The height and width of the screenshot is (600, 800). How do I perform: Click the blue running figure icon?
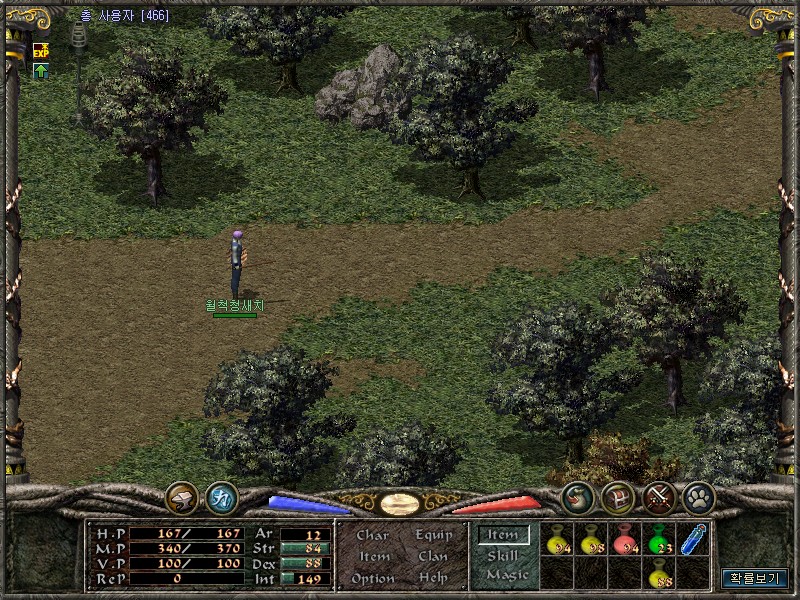click(x=221, y=497)
